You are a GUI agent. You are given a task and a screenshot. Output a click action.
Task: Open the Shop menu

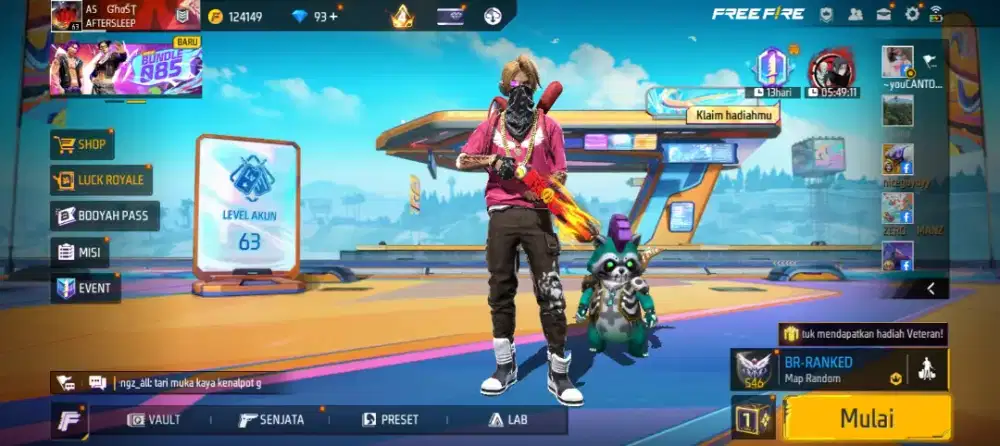pos(82,144)
